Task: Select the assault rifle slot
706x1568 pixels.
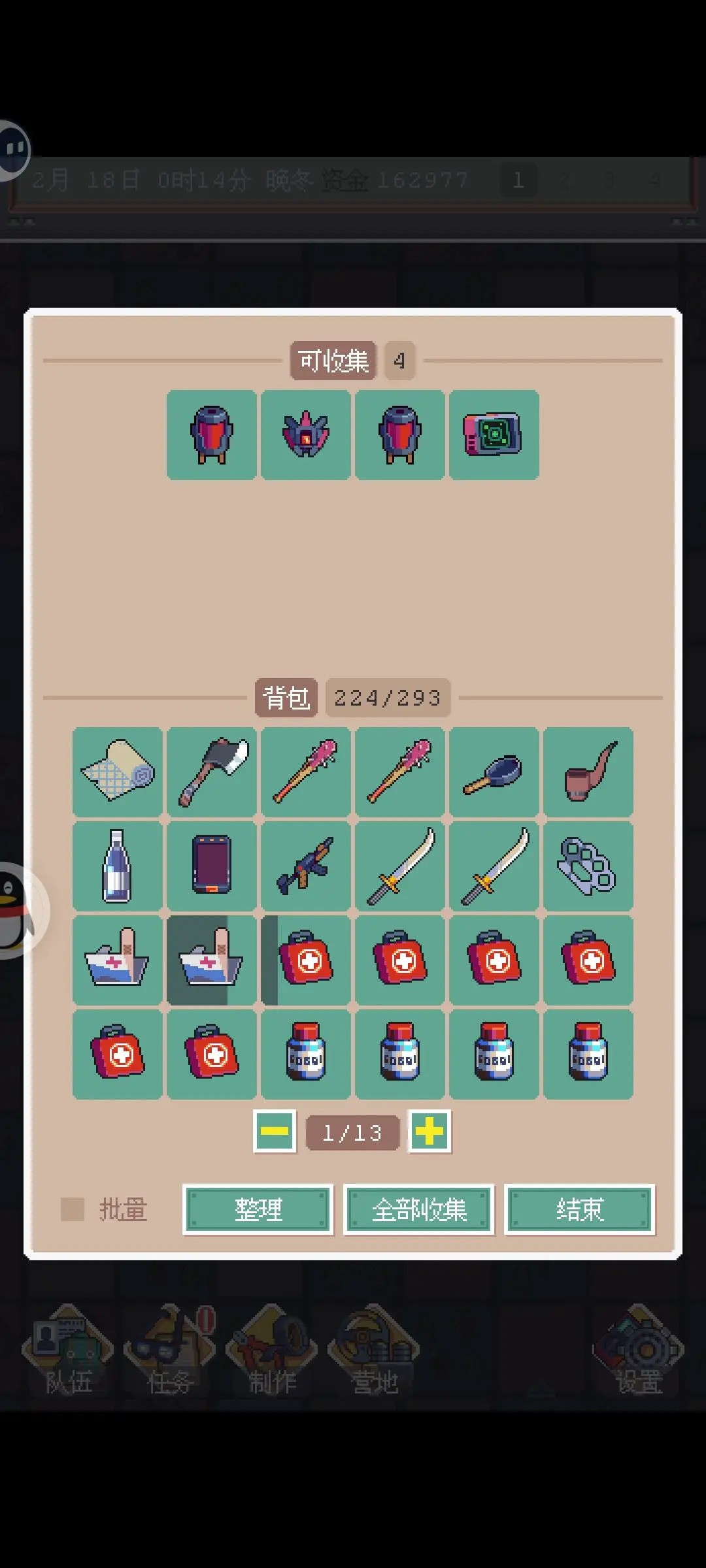Action: (305, 866)
